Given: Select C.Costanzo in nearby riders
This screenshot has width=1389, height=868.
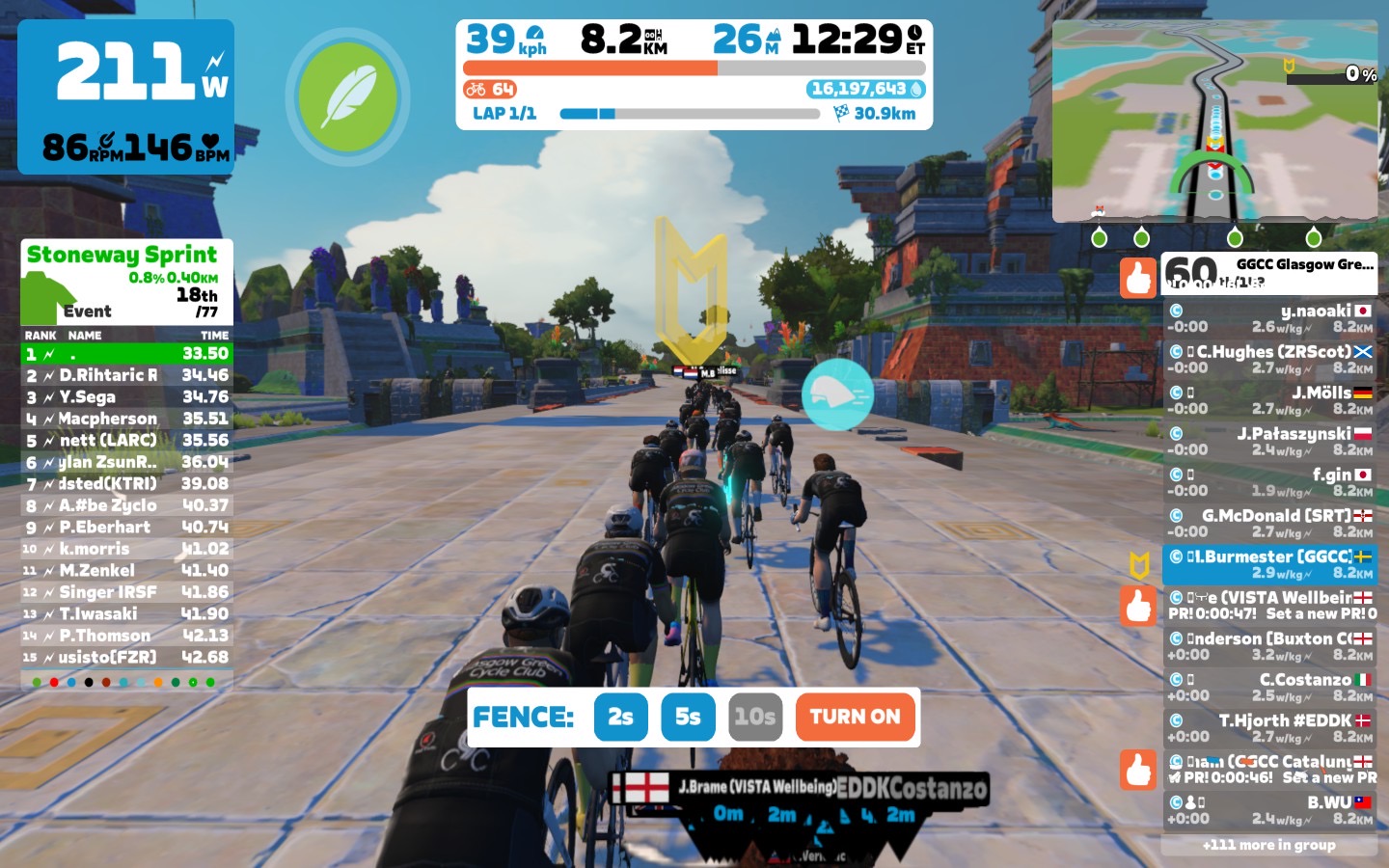Looking at the screenshot, I should tap(1269, 687).
